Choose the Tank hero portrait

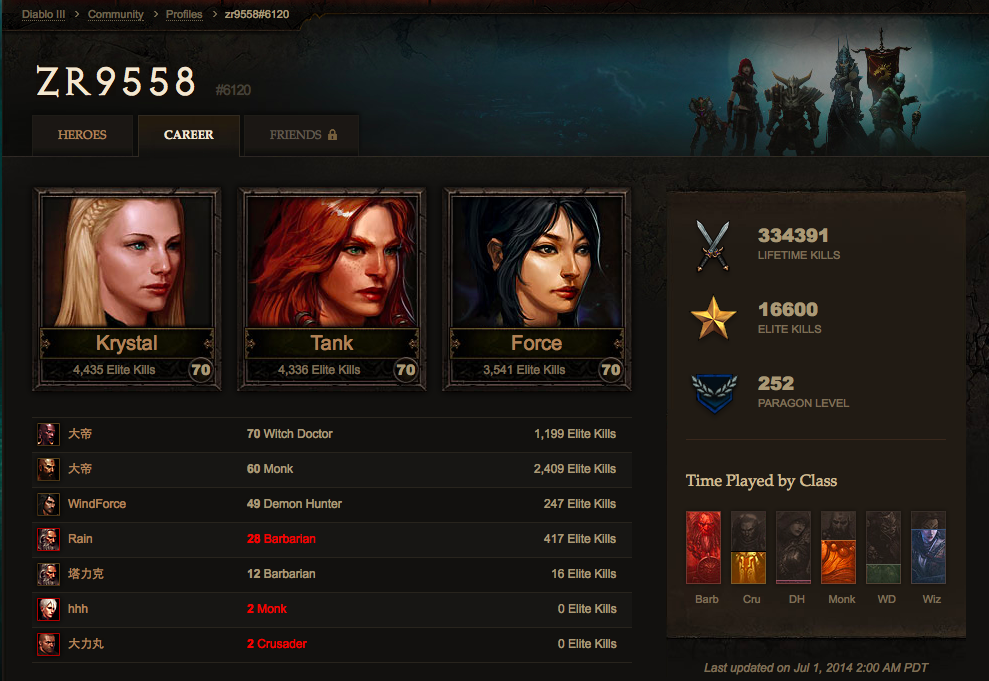pyautogui.click(x=332, y=289)
